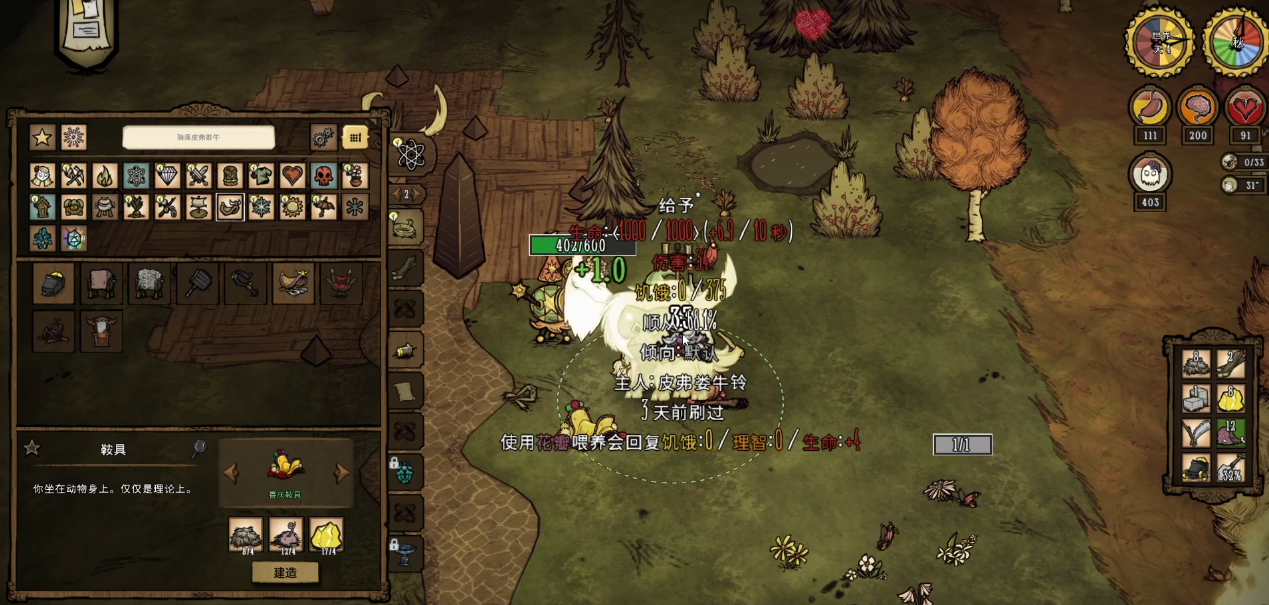The image size is (1269, 605).
Task: Select the heart restoration category
Action: tap(292, 177)
